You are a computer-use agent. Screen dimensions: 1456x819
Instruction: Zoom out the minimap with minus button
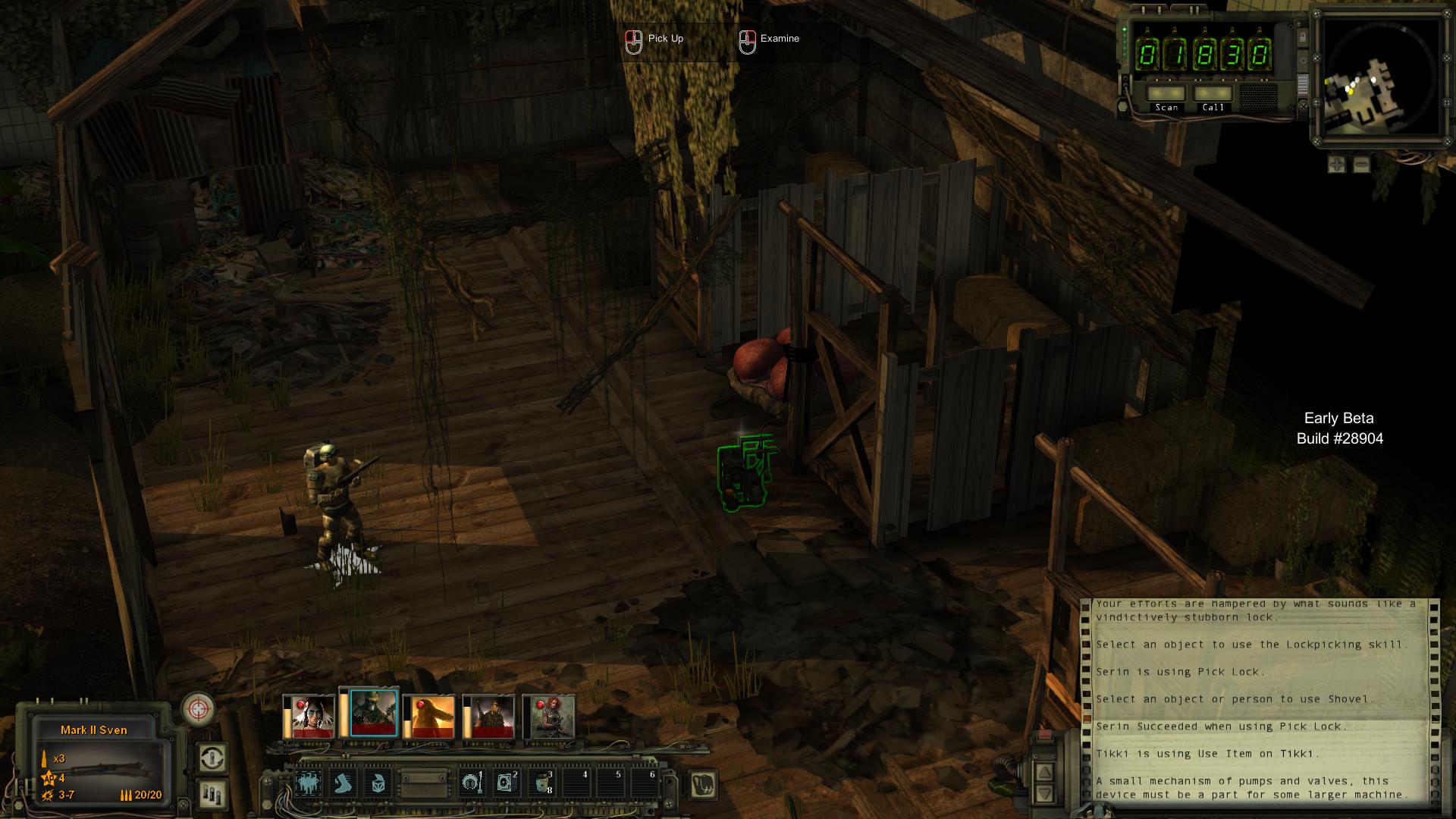[x=1361, y=164]
